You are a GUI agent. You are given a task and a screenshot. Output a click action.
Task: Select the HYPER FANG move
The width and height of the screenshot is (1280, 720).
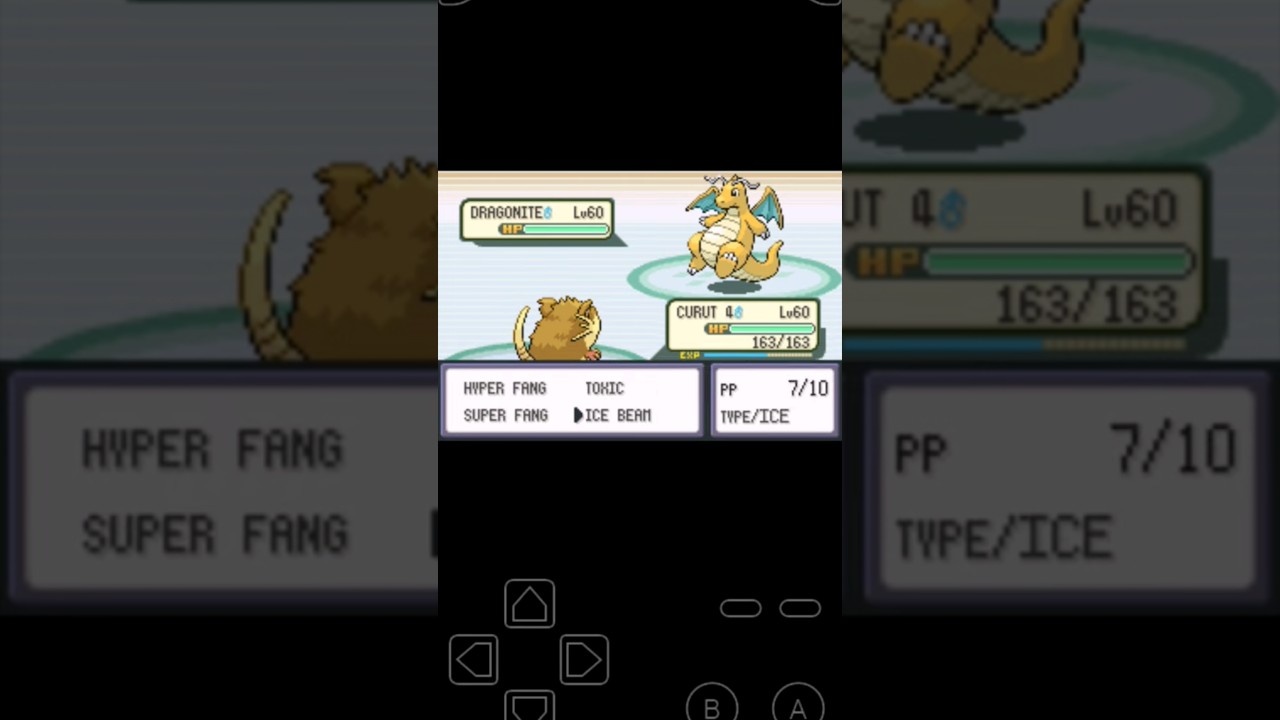pyautogui.click(x=505, y=388)
